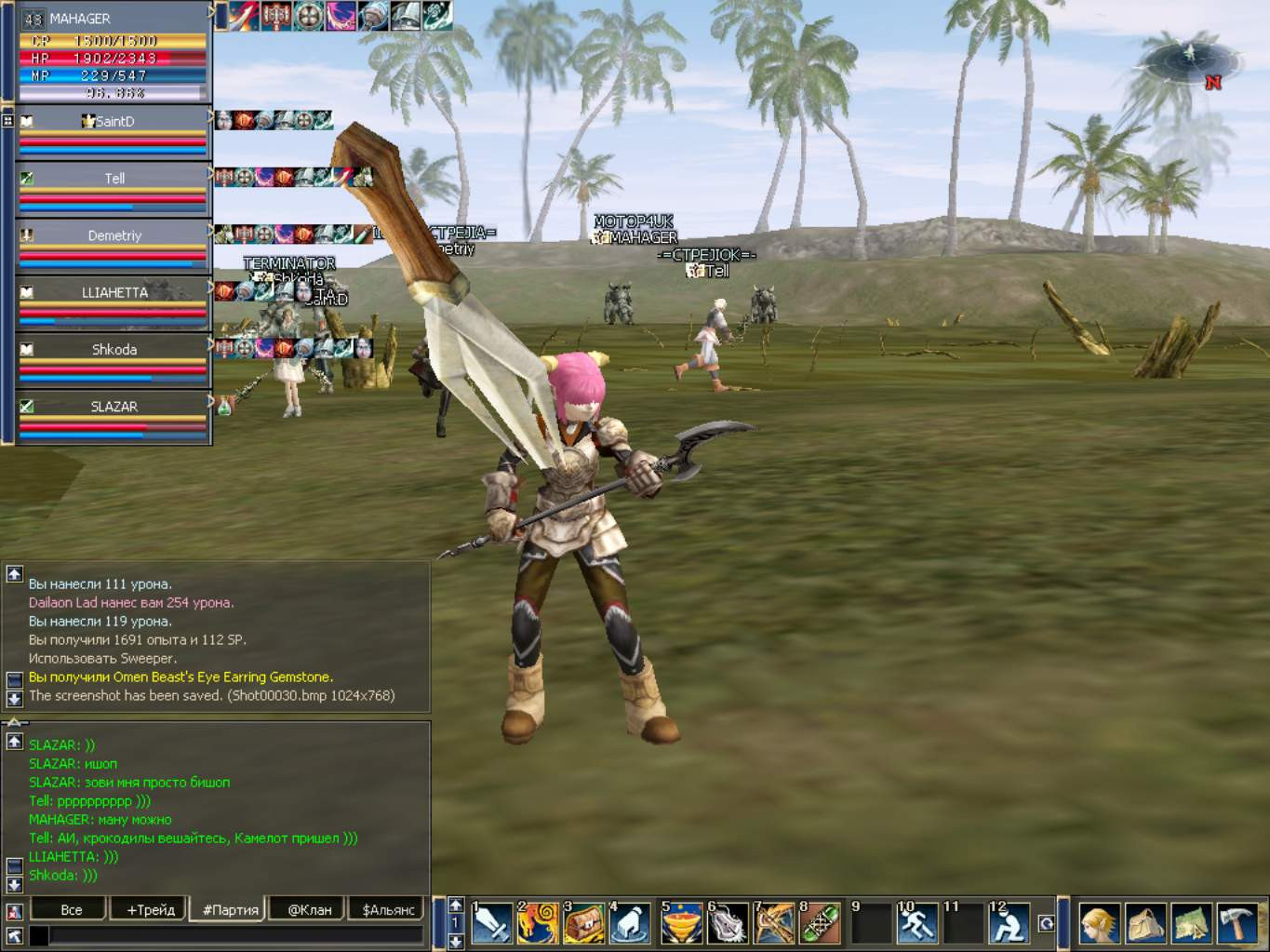1270x952 pixels.
Task: Use the pick-up hand action in slot 4
Action: coord(631,924)
